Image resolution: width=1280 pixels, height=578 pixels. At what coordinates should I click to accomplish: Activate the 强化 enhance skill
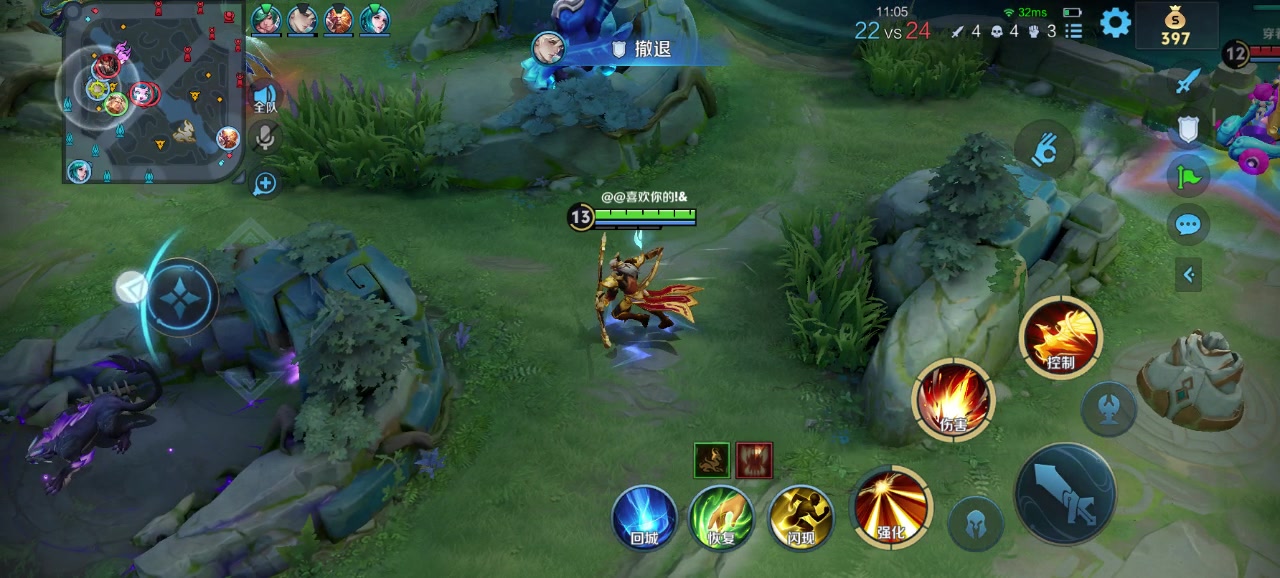pos(890,507)
